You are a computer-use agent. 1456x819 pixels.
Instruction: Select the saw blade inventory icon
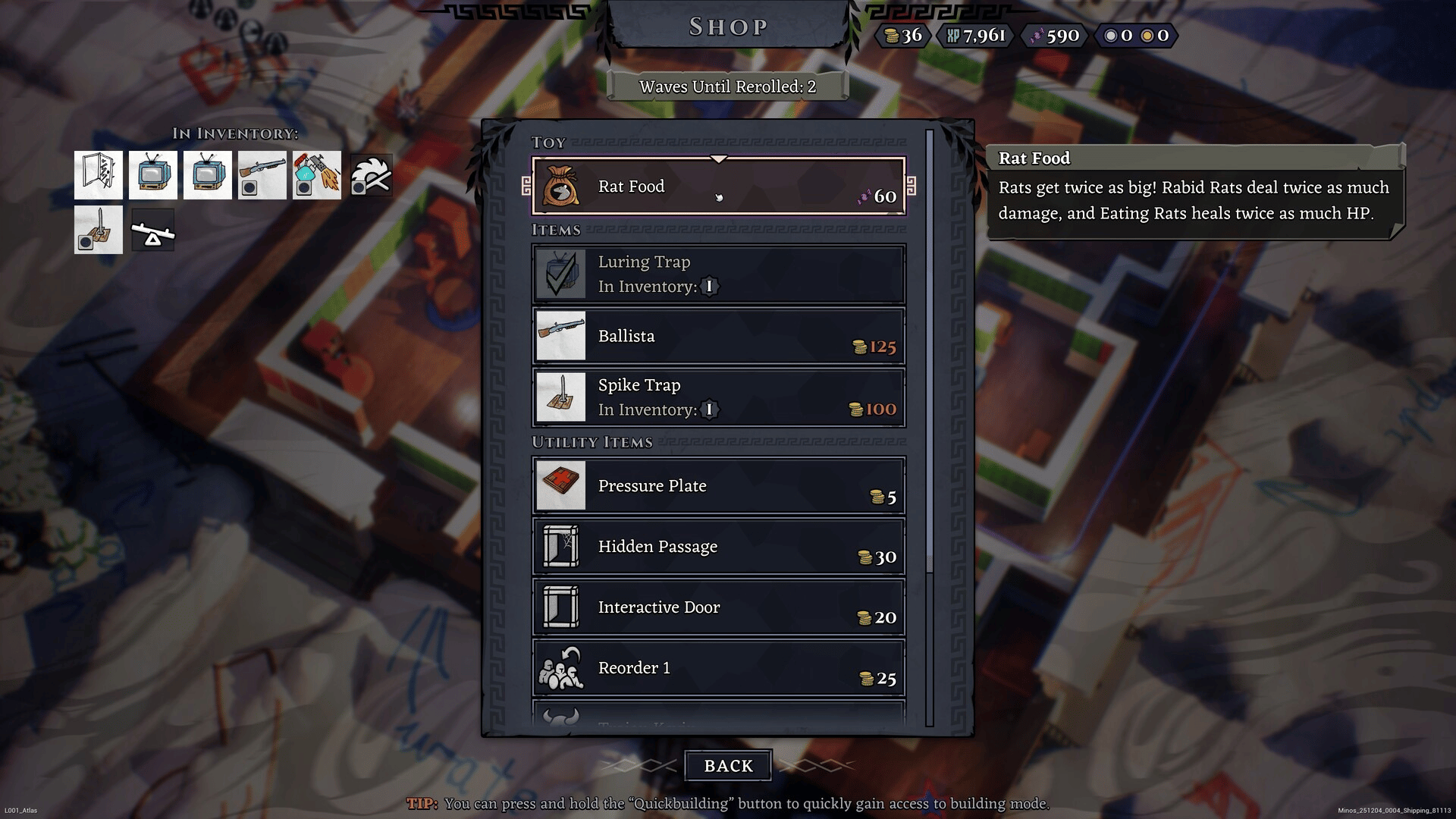tap(372, 175)
